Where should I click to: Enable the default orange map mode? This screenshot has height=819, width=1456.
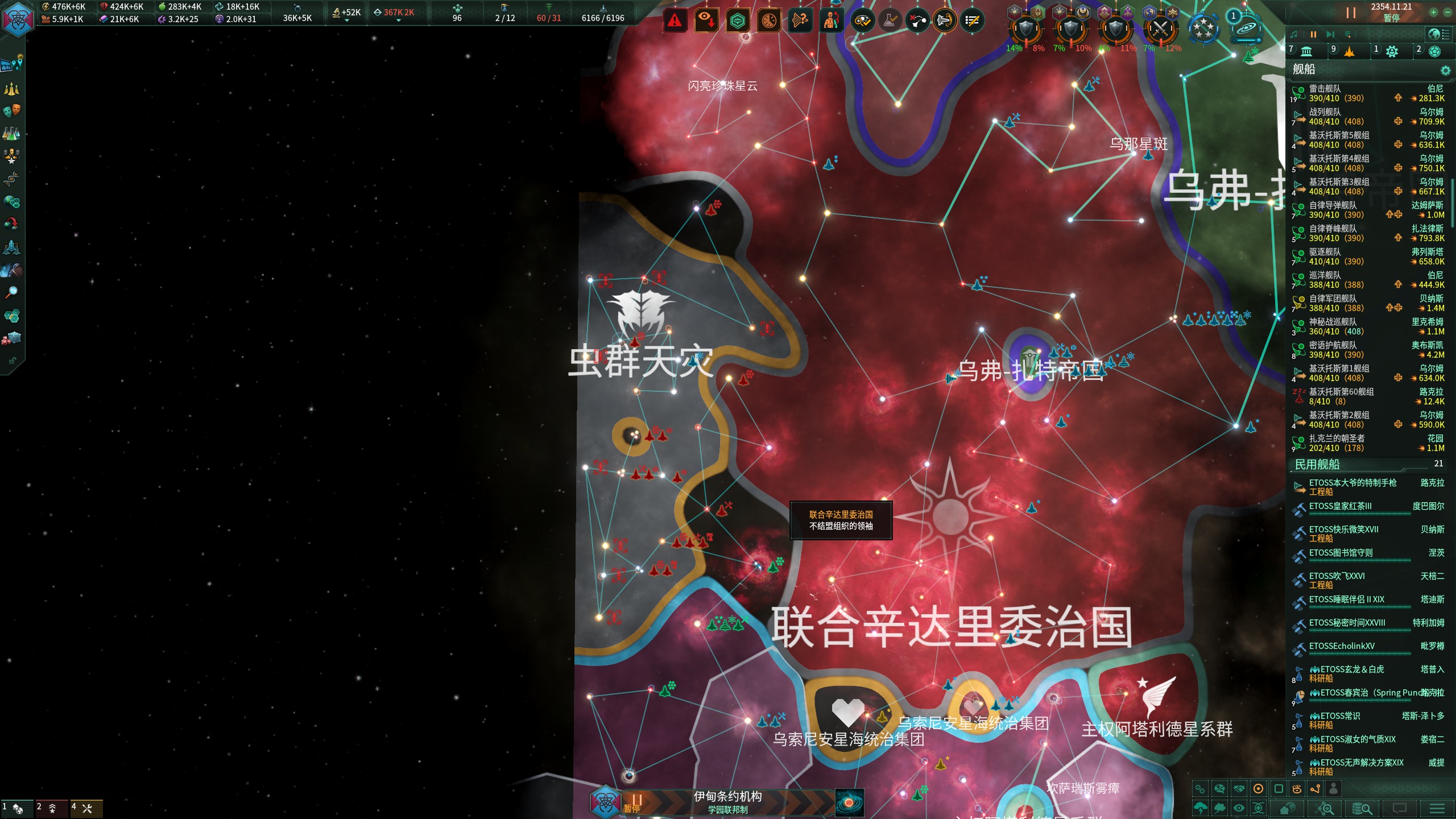click(1258, 788)
